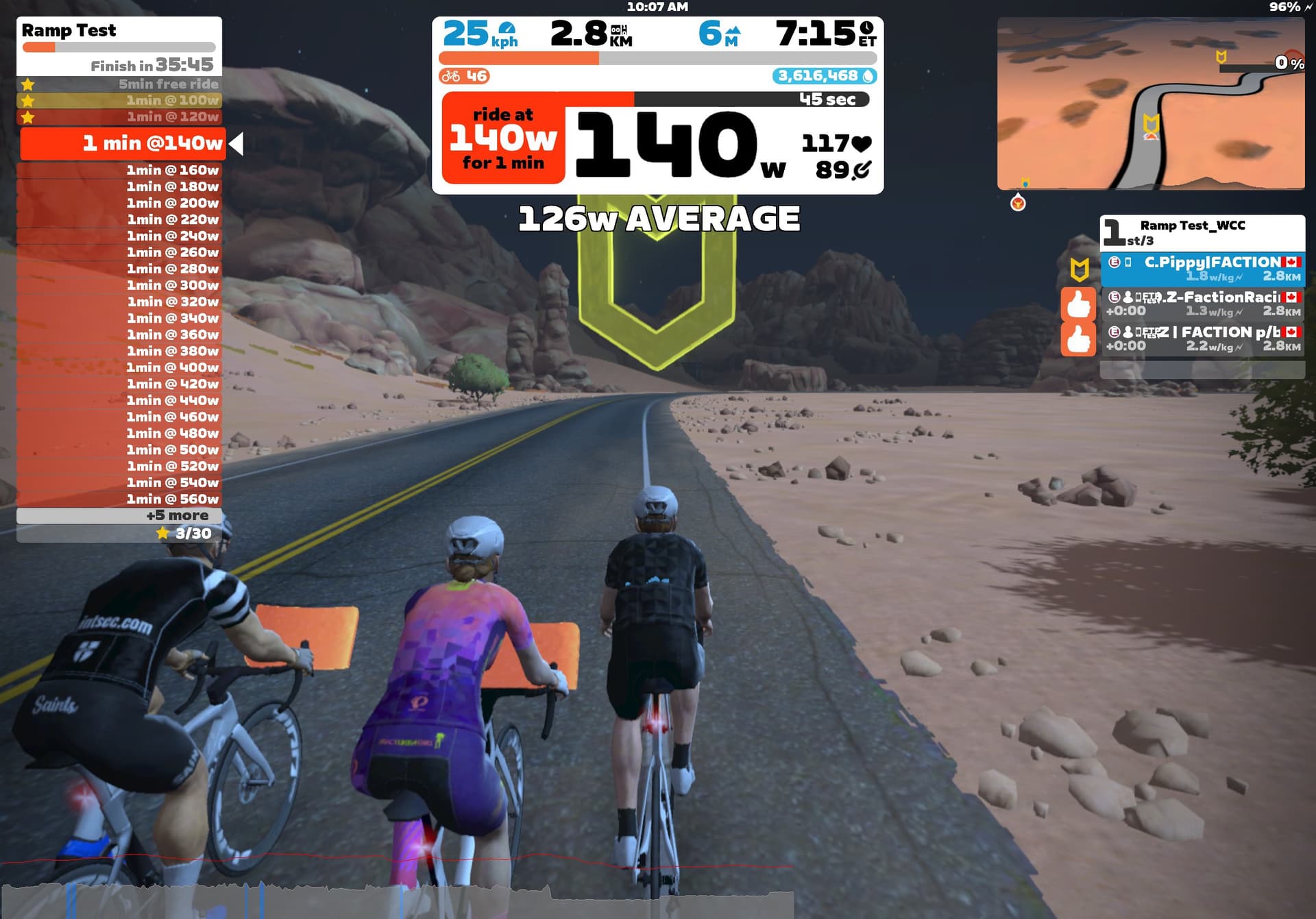The width and height of the screenshot is (1316, 919).
Task: Select the current 1 min @140w interval
Action: tap(123, 143)
